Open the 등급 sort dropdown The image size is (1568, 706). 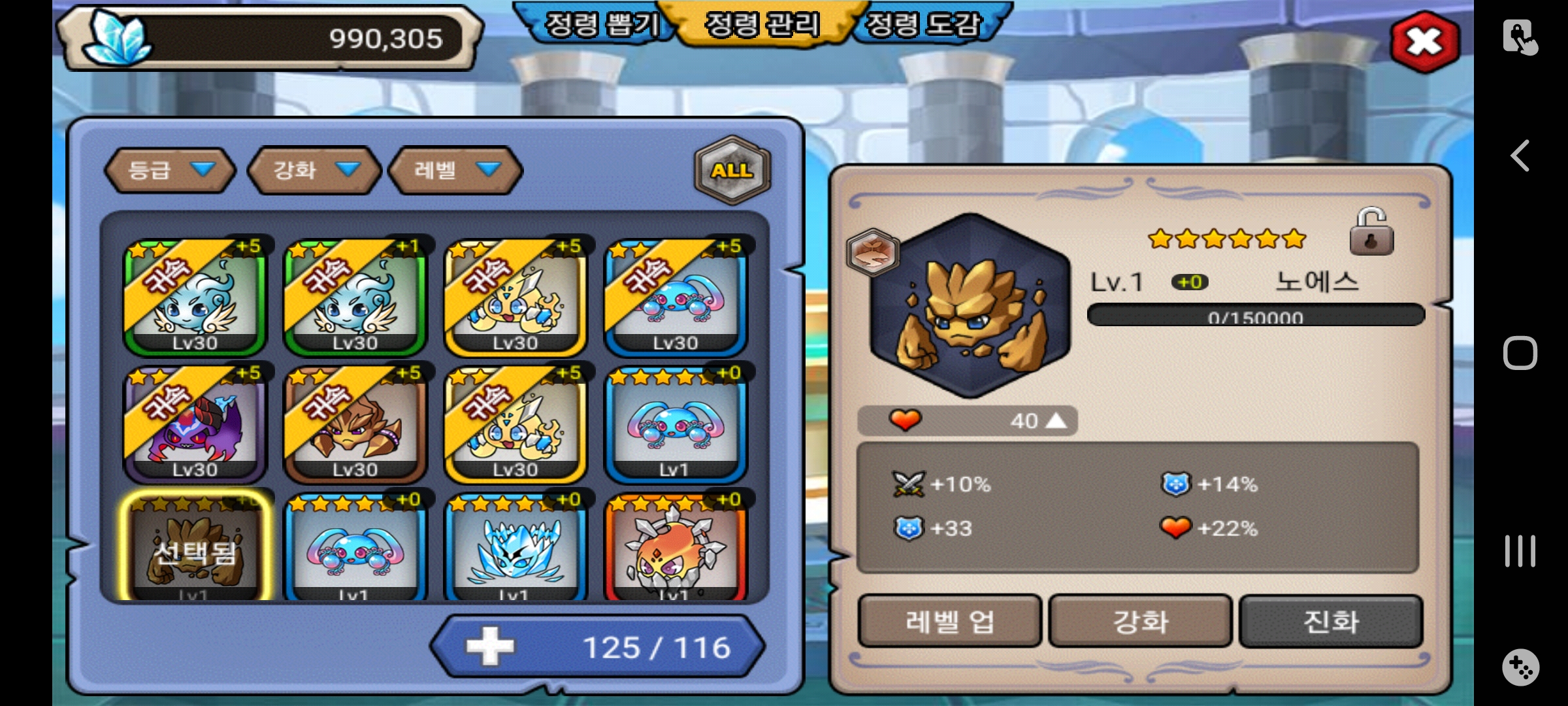170,170
